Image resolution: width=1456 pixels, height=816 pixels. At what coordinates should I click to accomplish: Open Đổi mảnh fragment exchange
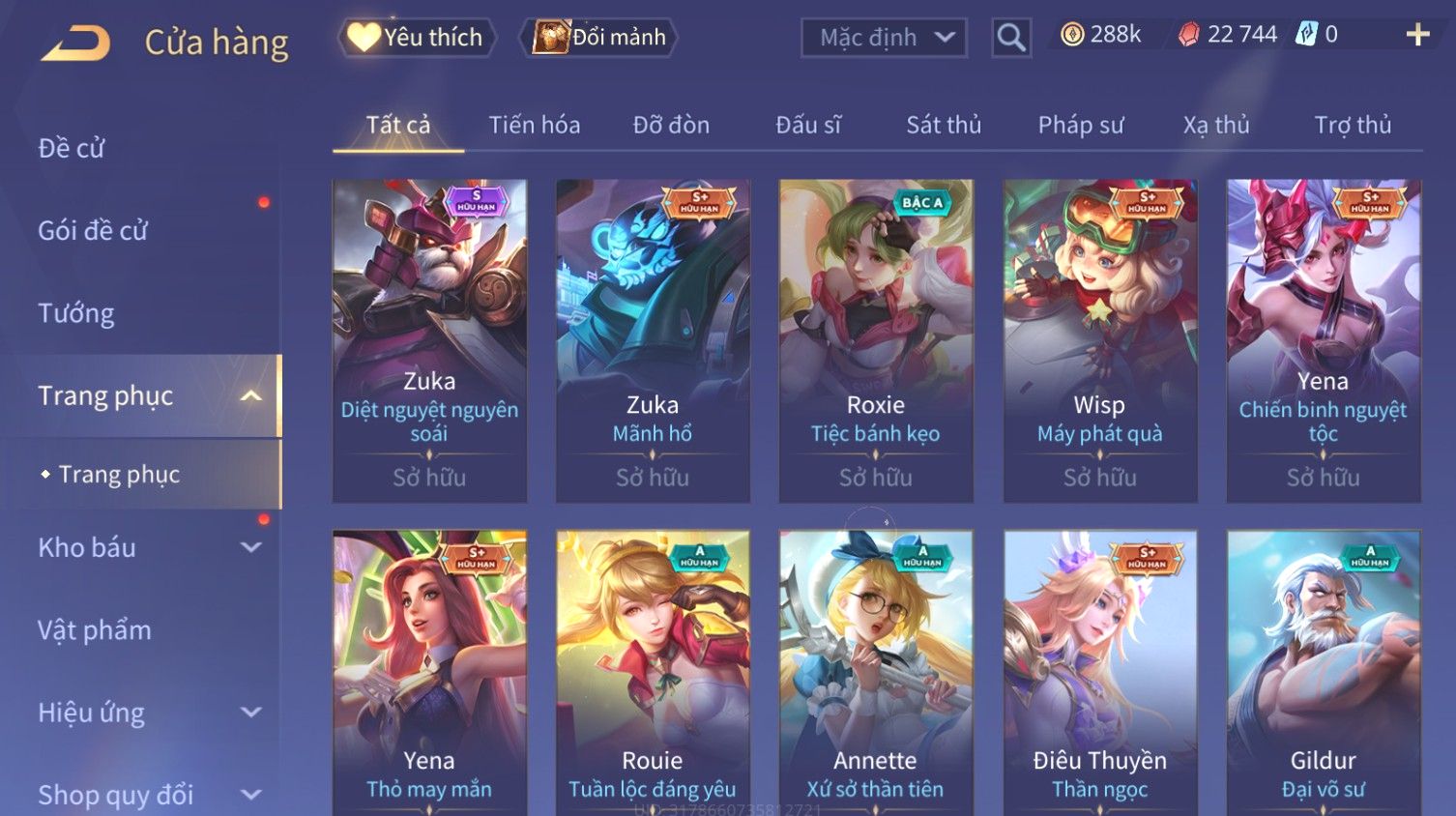(601, 38)
